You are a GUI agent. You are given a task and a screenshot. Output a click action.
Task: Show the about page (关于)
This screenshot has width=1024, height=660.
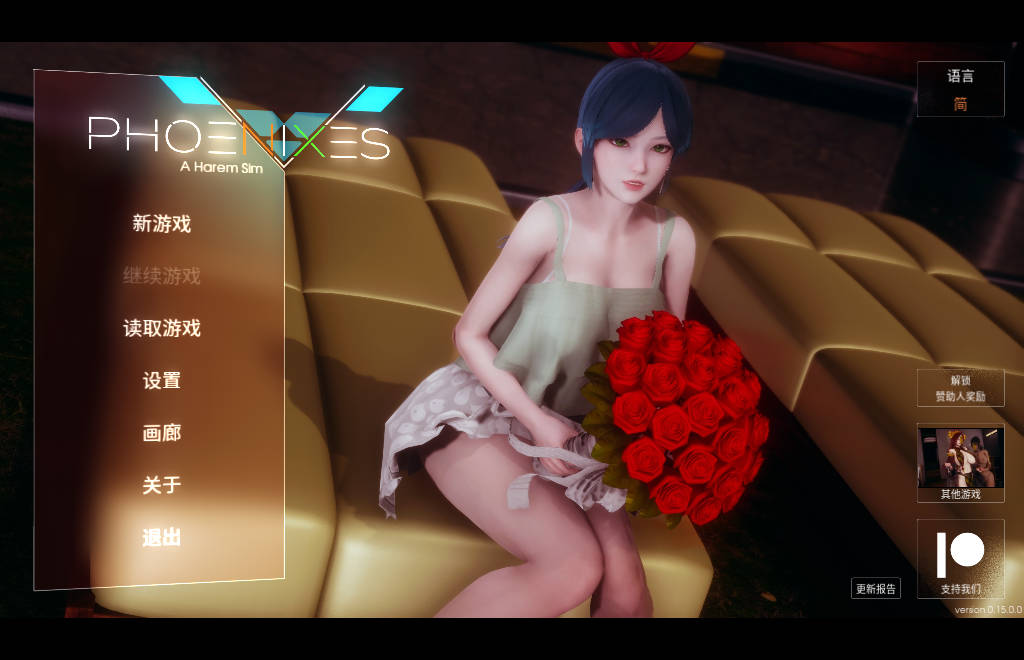click(161, 485)
